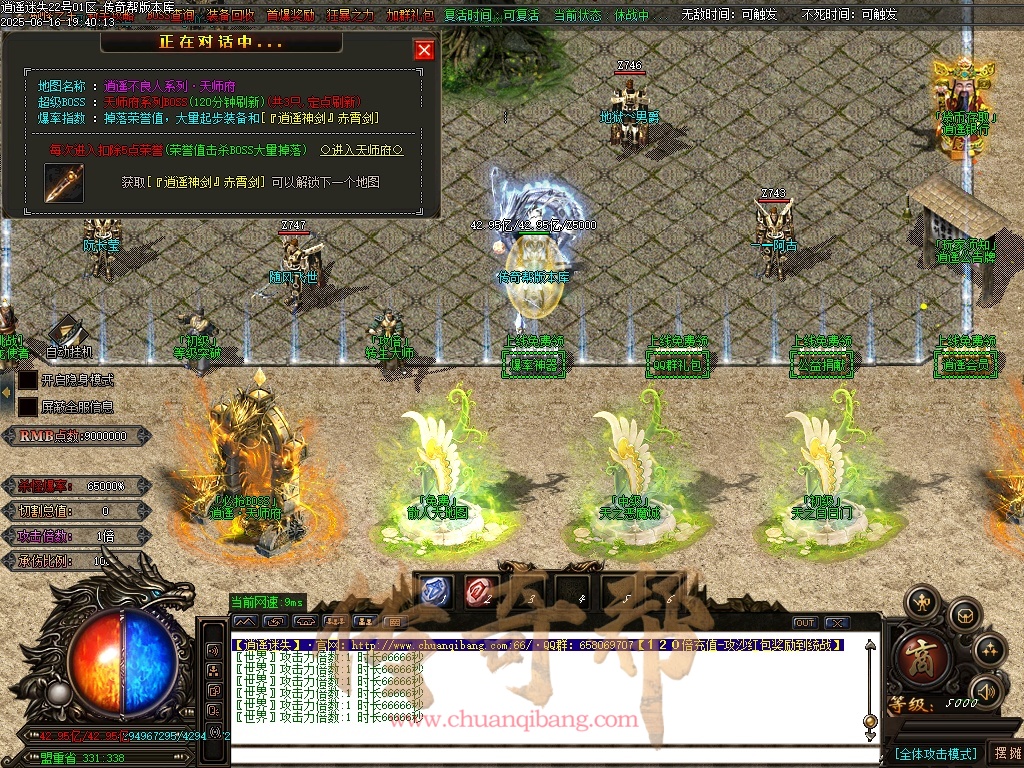This screenshot has width=1024, height=768.
Task: Click the 自动挂机 auto-battle icon
Action: (x=68, y=335)
